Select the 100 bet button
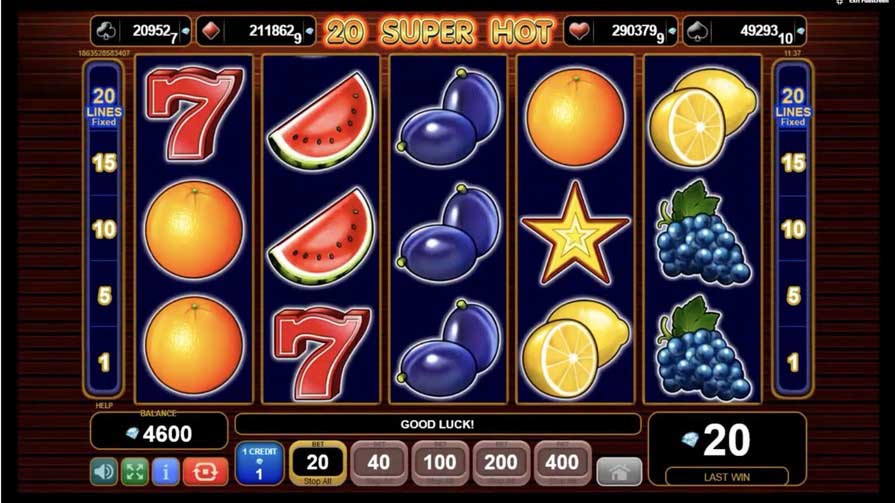The image size is (895, 503). click(440, 463)
